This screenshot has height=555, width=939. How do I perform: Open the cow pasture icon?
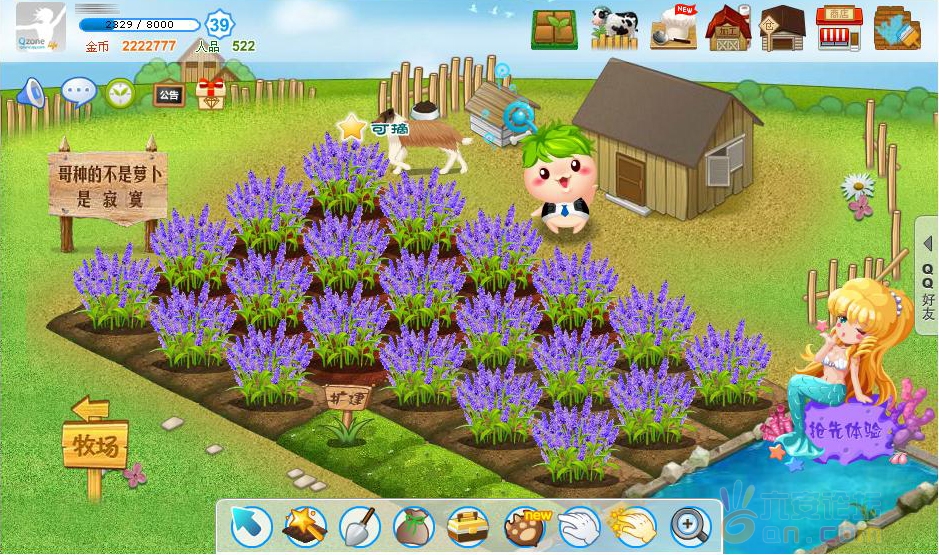[x=614, y=28]
